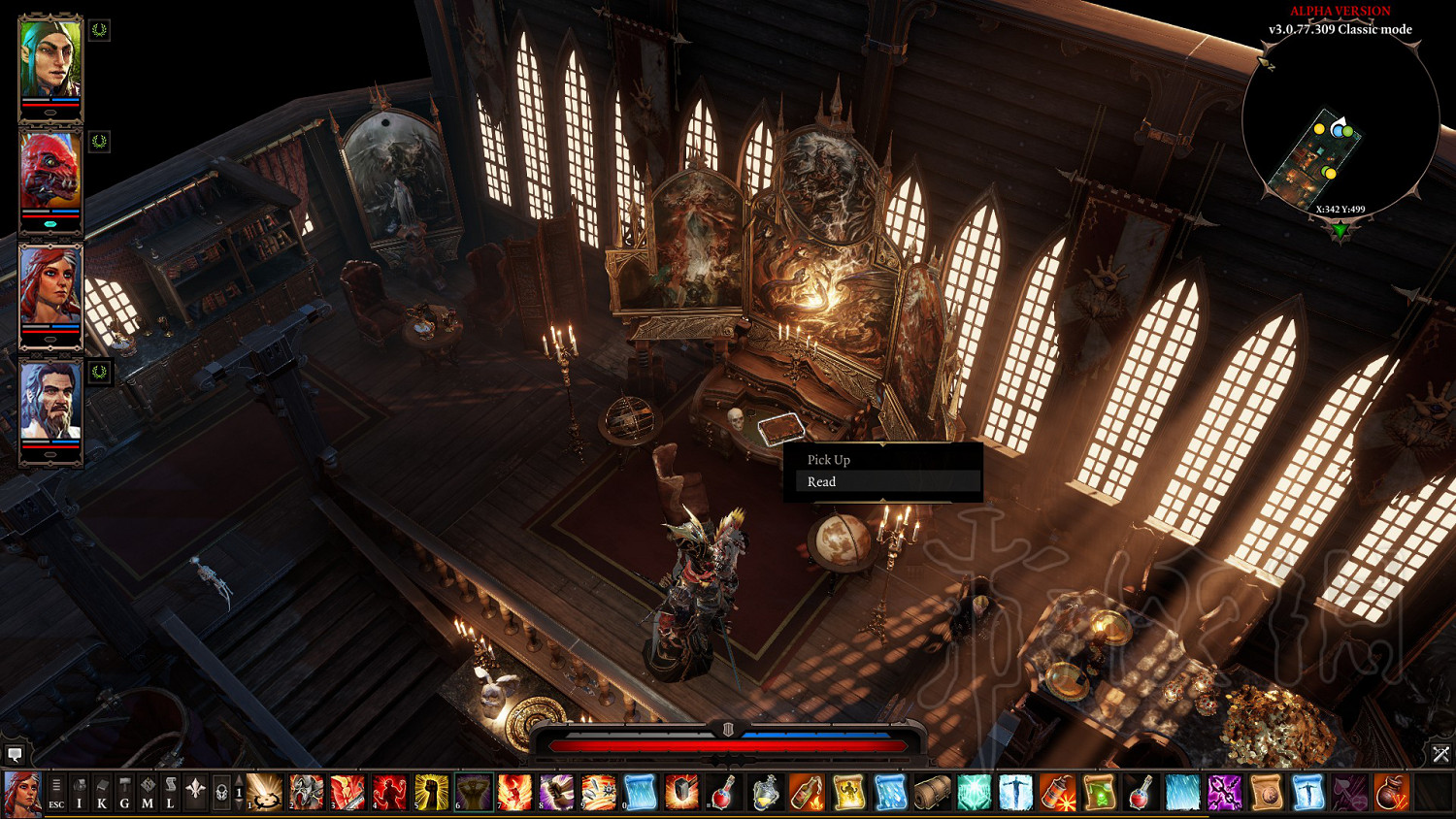Open the skills book K button
Image resolution: width=1456 pixels, height=819 pixels.
[x=102, y=793]
